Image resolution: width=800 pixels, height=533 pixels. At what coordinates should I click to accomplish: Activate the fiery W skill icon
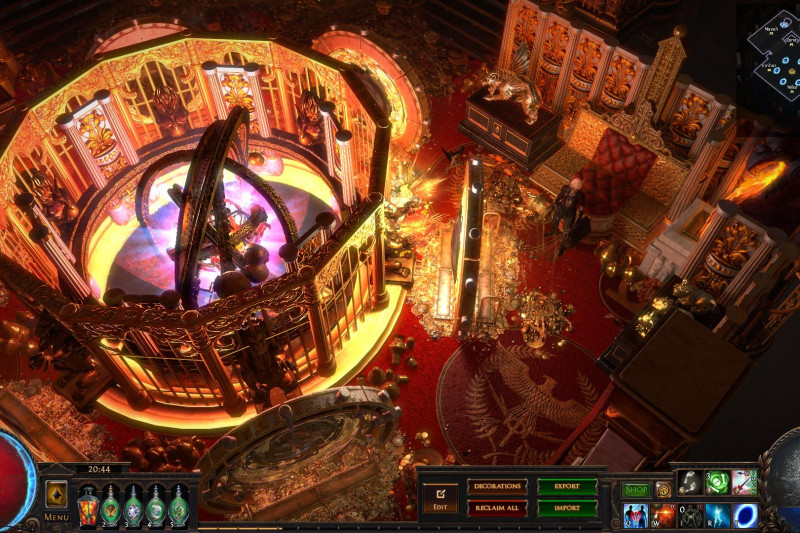tap(664, 515)
